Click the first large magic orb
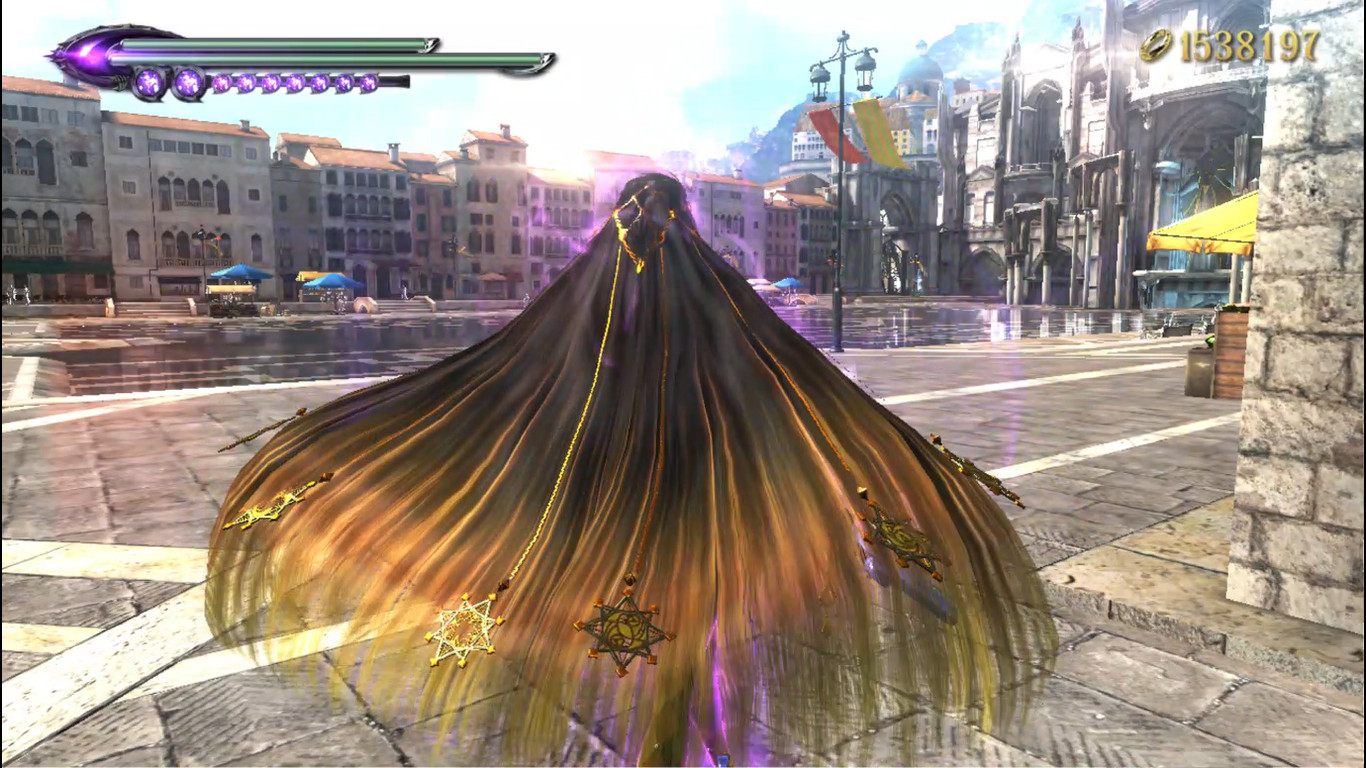Image resolution: width=1366 pixels, height=768 pixels. [x=148, y=81]
